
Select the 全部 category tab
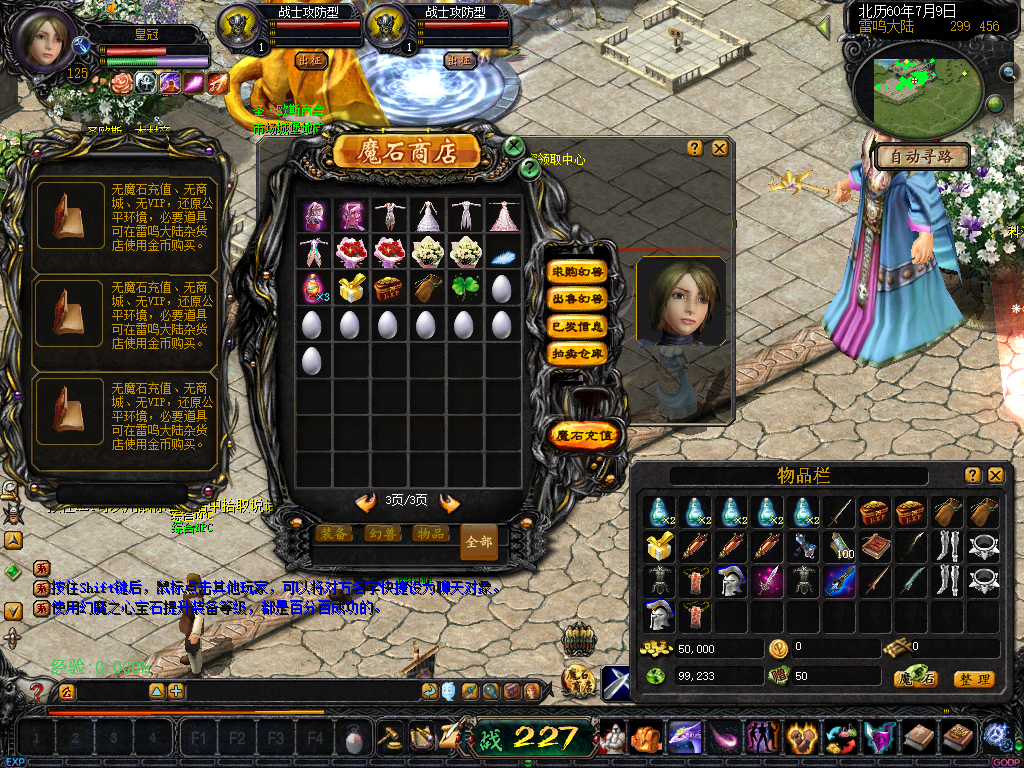pyautogui.click(x=479, y=541)
